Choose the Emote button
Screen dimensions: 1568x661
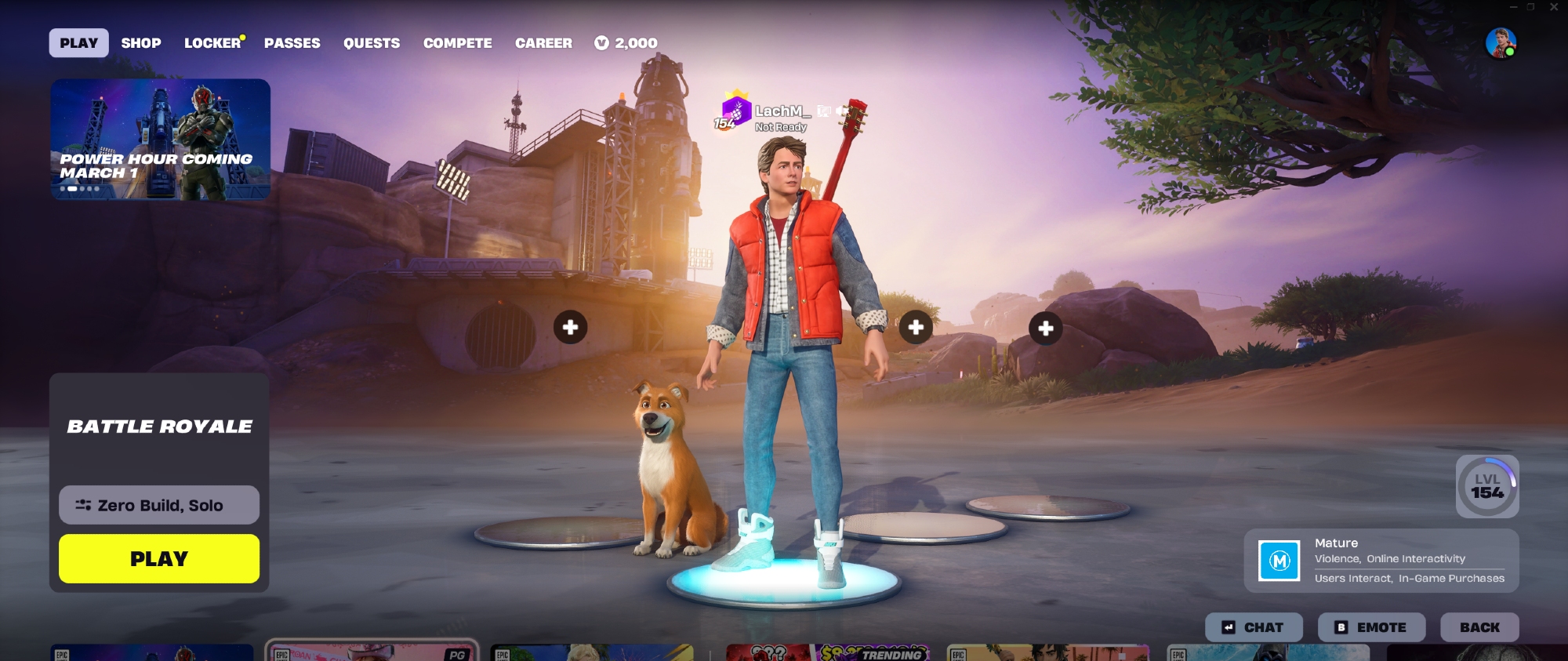click(1371, 627)
